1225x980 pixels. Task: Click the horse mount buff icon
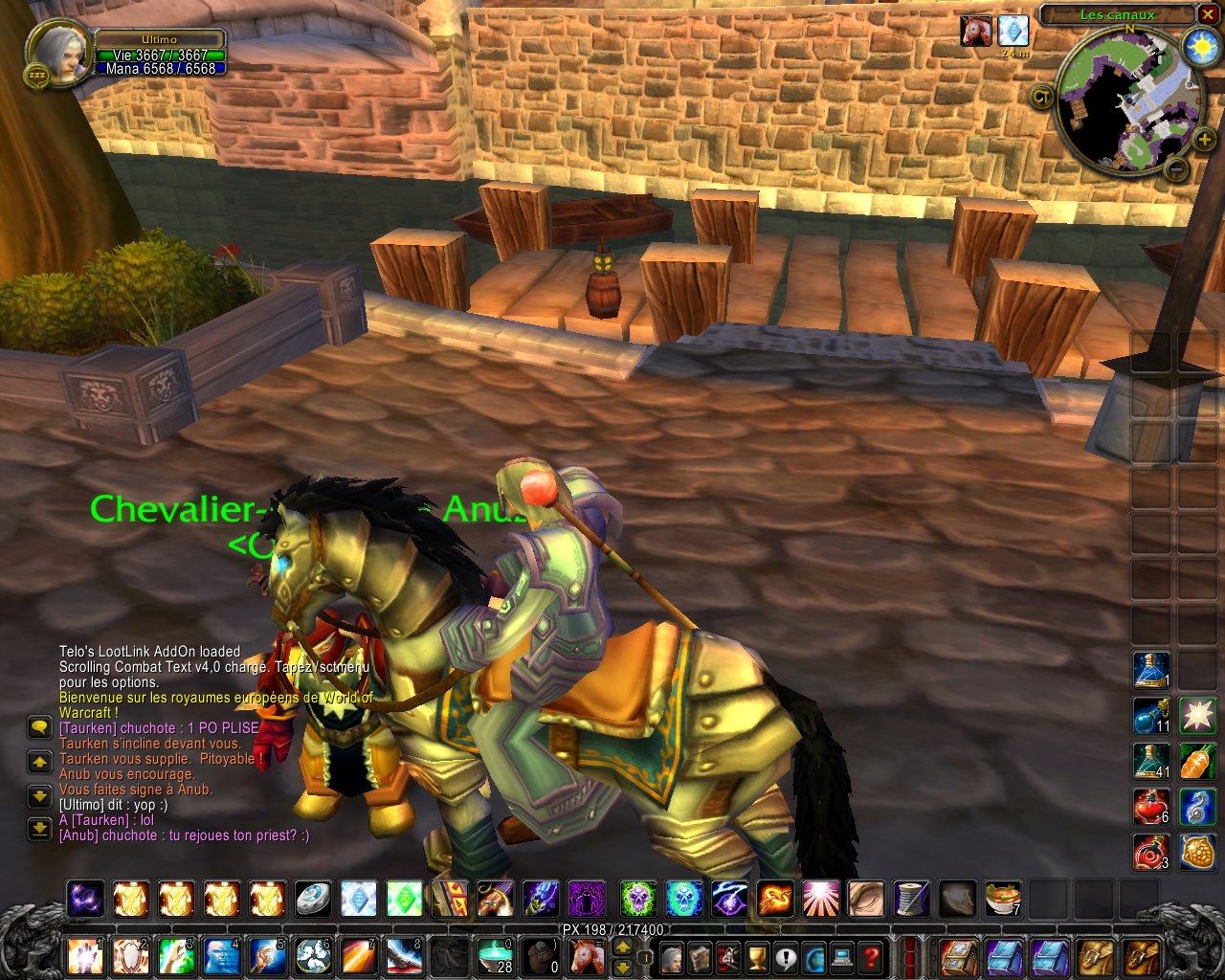[976, 31]
